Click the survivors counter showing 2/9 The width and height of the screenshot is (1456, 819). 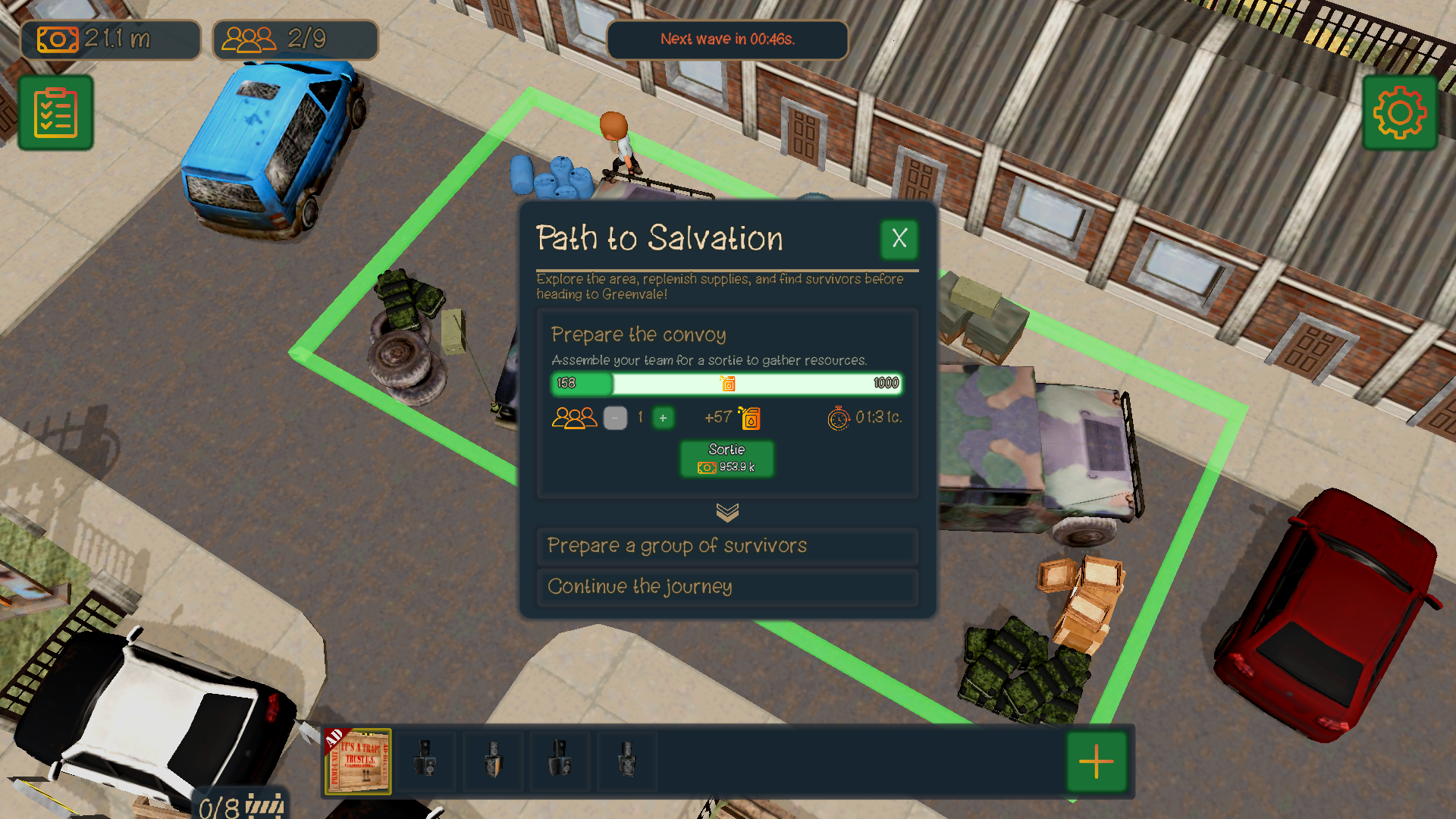295,39
